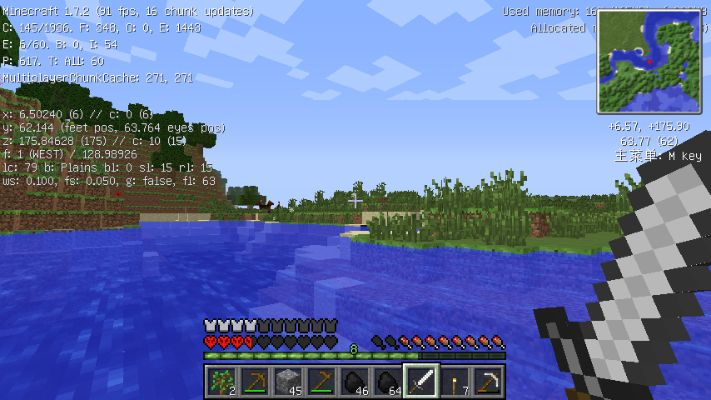The width and height of the screenshot is (711, 400).
Task: Choose the coal stack of 64
Action: coord(388,381)
